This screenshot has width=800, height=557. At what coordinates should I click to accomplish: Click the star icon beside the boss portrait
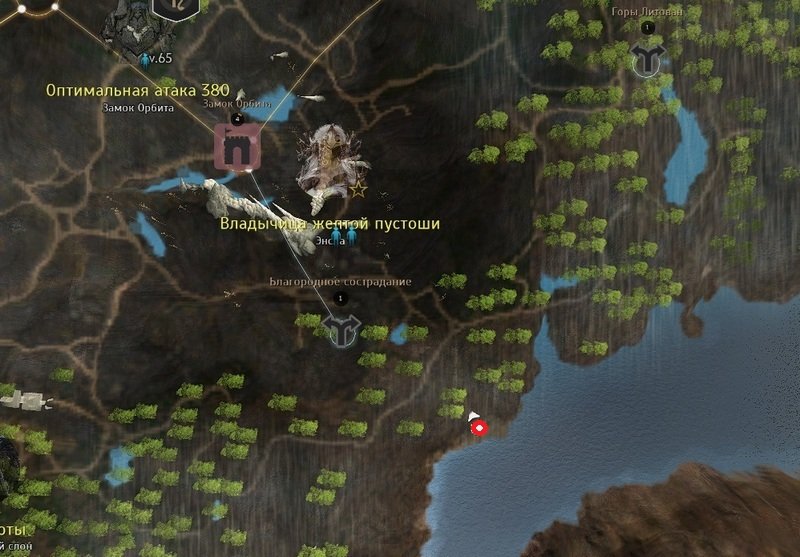[x=358, y=188]
